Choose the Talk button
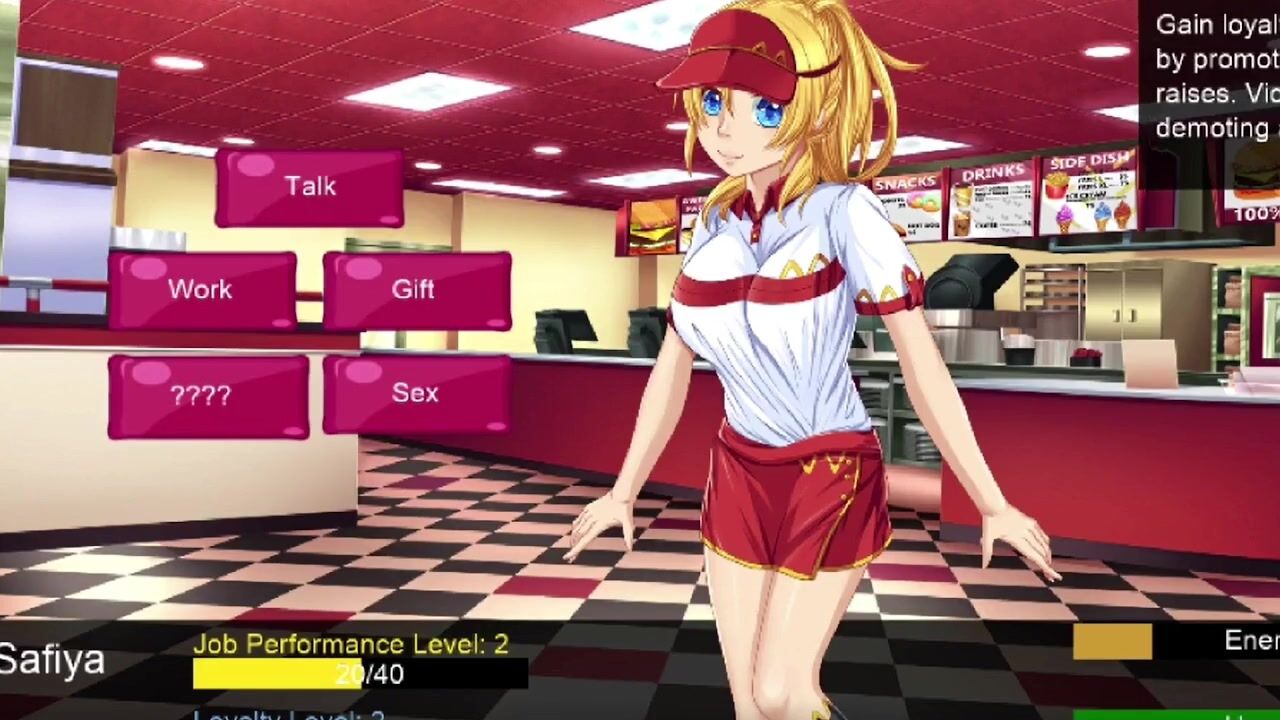The height and width of the screenshot is (720, 1280). pyautogui.click(x=309, y=187)
